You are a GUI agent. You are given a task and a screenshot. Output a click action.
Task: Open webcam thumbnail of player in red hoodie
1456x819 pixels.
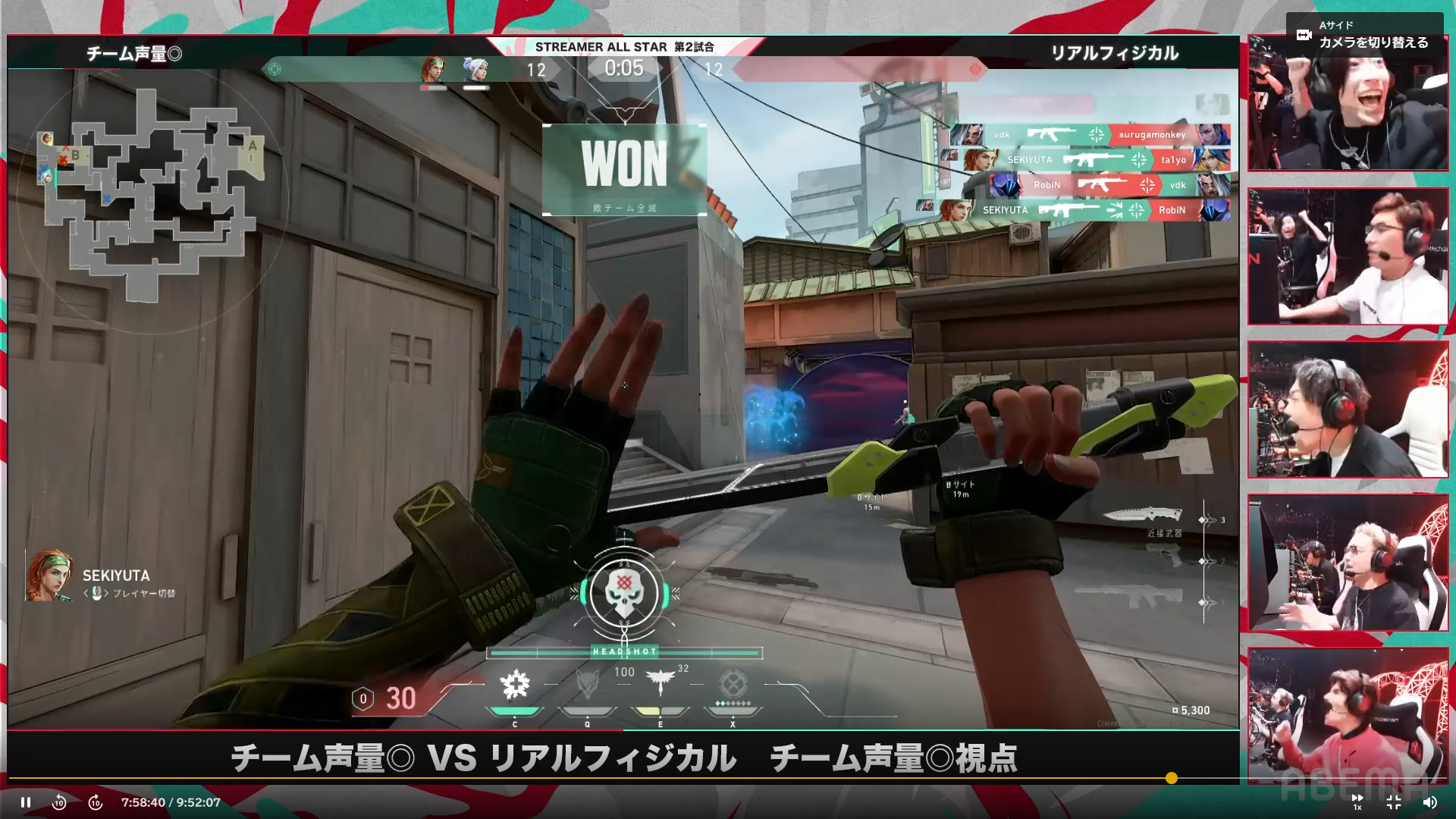point(1348,715)
